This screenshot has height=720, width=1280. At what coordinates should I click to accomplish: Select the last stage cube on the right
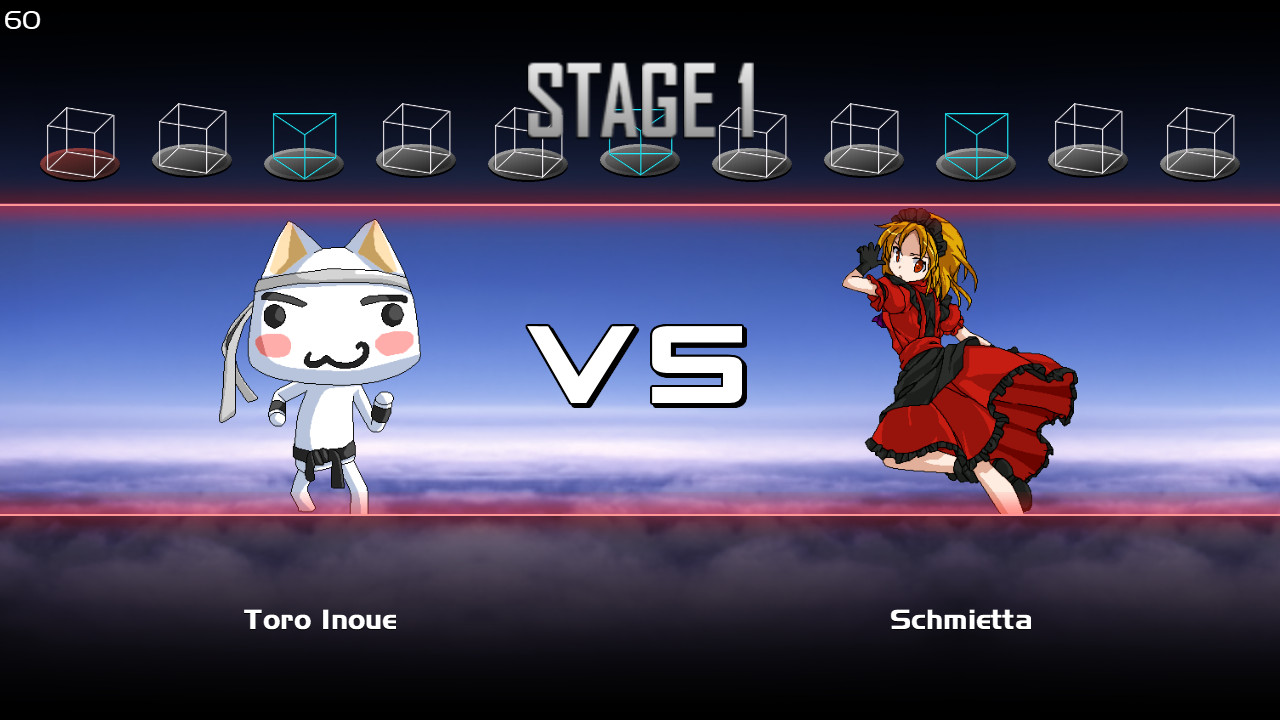(x=1199, y=140)
